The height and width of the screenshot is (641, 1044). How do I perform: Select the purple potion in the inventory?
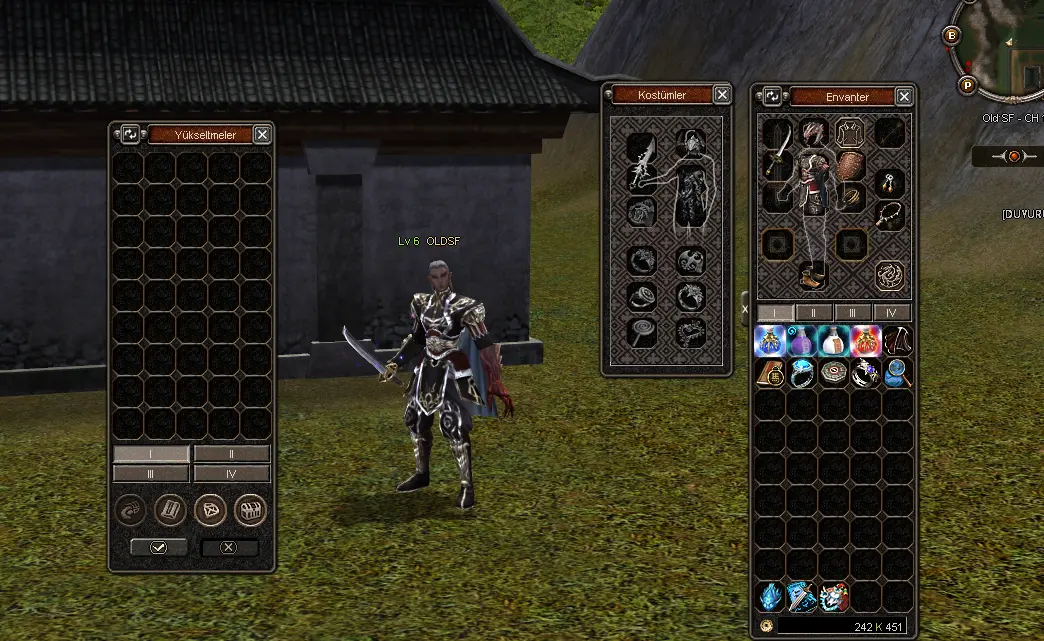802,341
